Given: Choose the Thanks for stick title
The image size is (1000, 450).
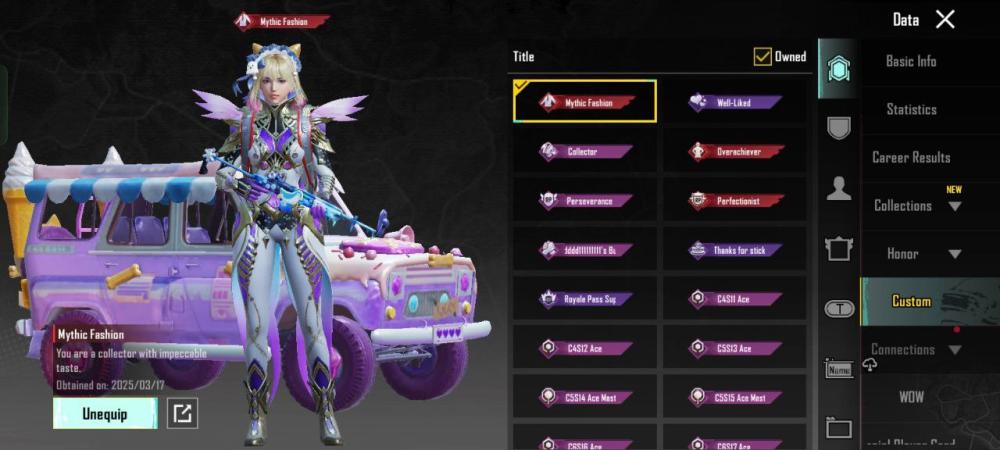Looking at the screenshot, I should point(735,250).
